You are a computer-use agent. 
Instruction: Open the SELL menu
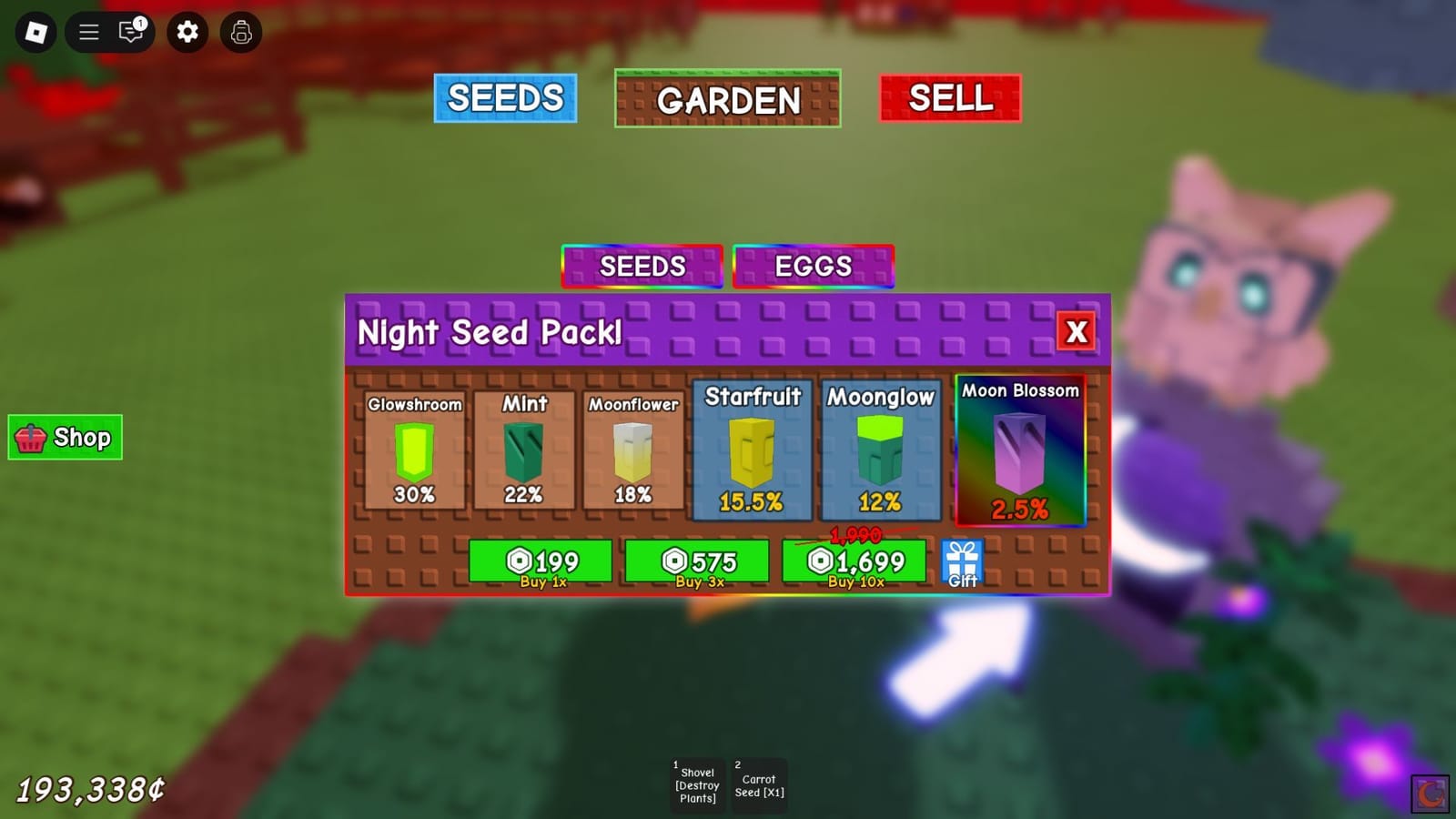coord(949,97)
